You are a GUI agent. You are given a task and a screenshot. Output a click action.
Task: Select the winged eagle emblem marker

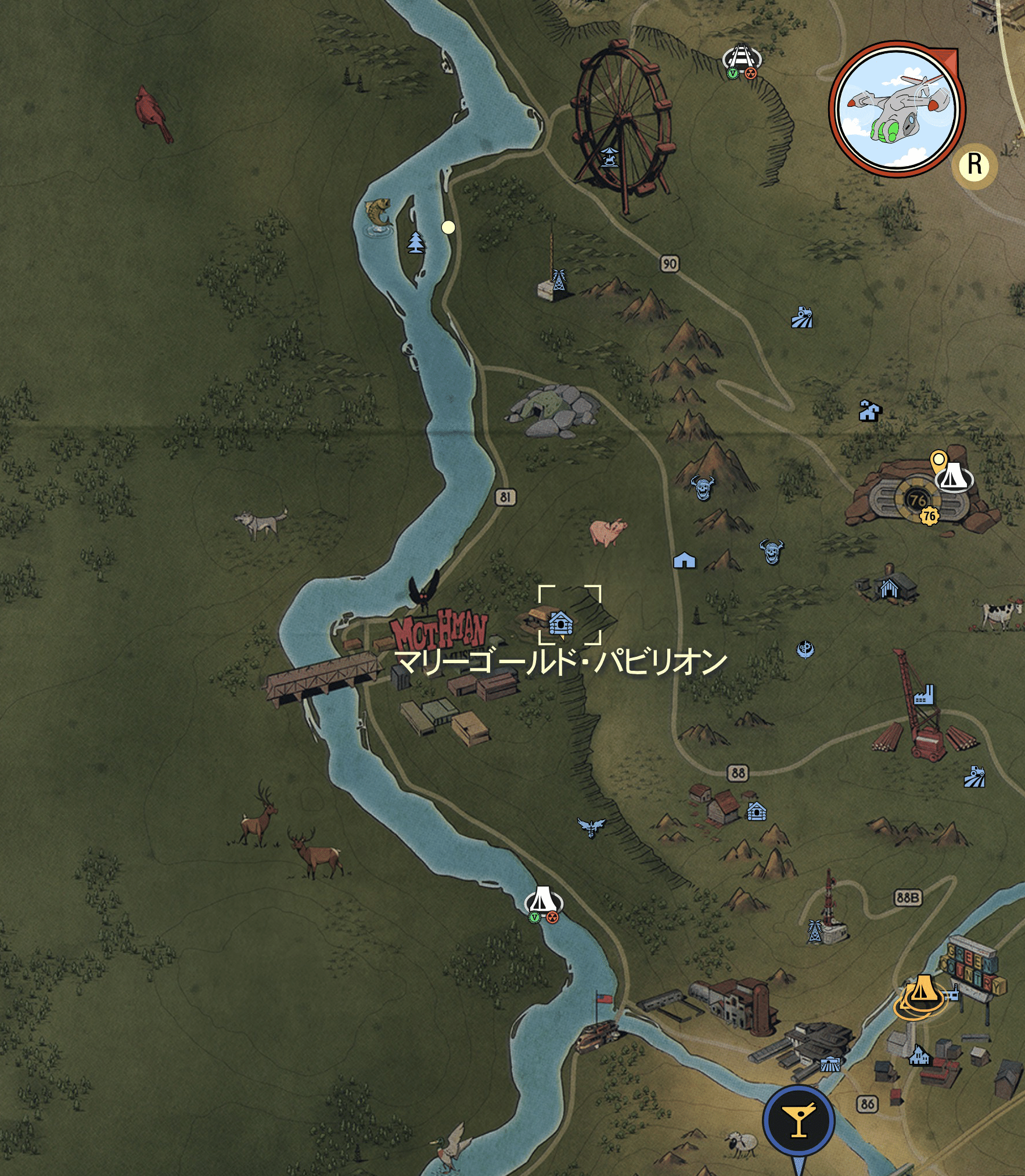[x=591, y=826]
